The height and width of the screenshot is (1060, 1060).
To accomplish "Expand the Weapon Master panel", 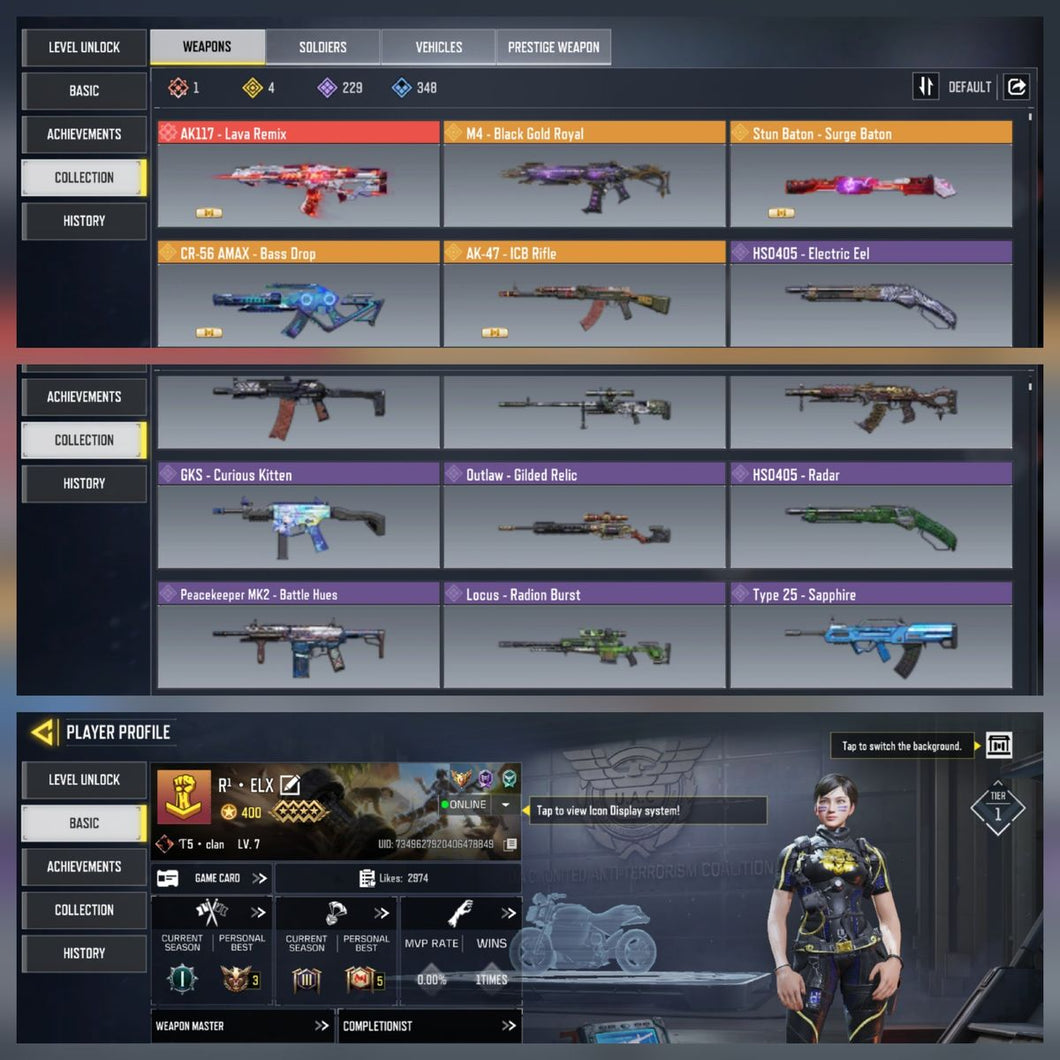I will coord(242,1026).
